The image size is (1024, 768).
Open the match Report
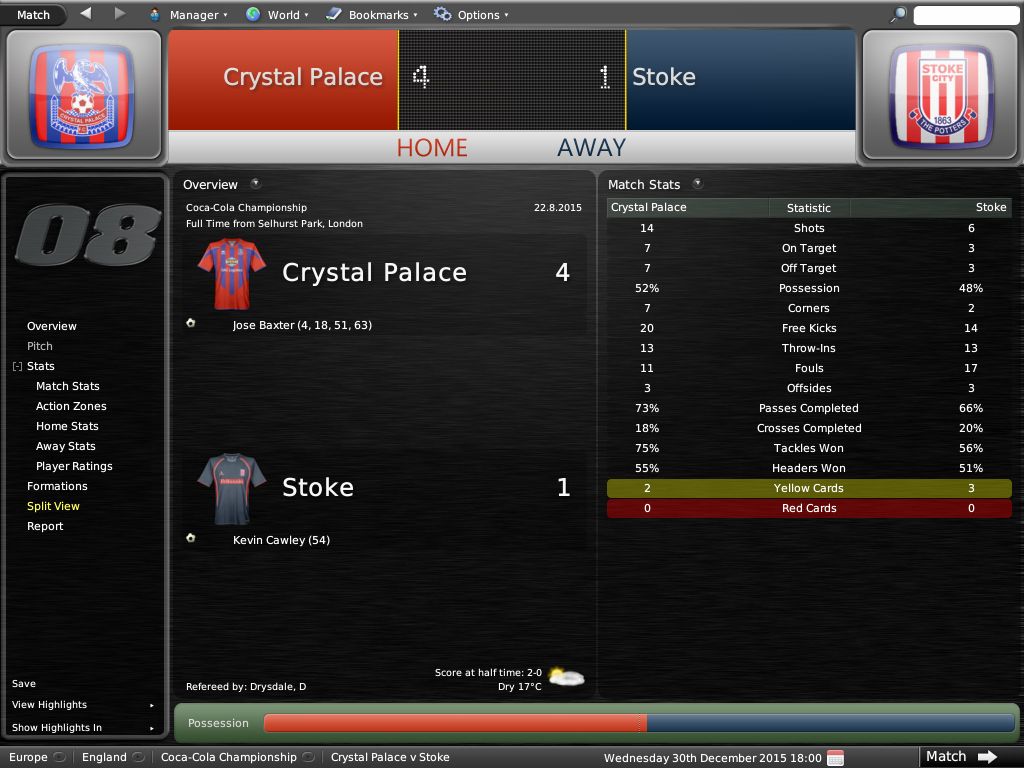[x=45, y=526]
